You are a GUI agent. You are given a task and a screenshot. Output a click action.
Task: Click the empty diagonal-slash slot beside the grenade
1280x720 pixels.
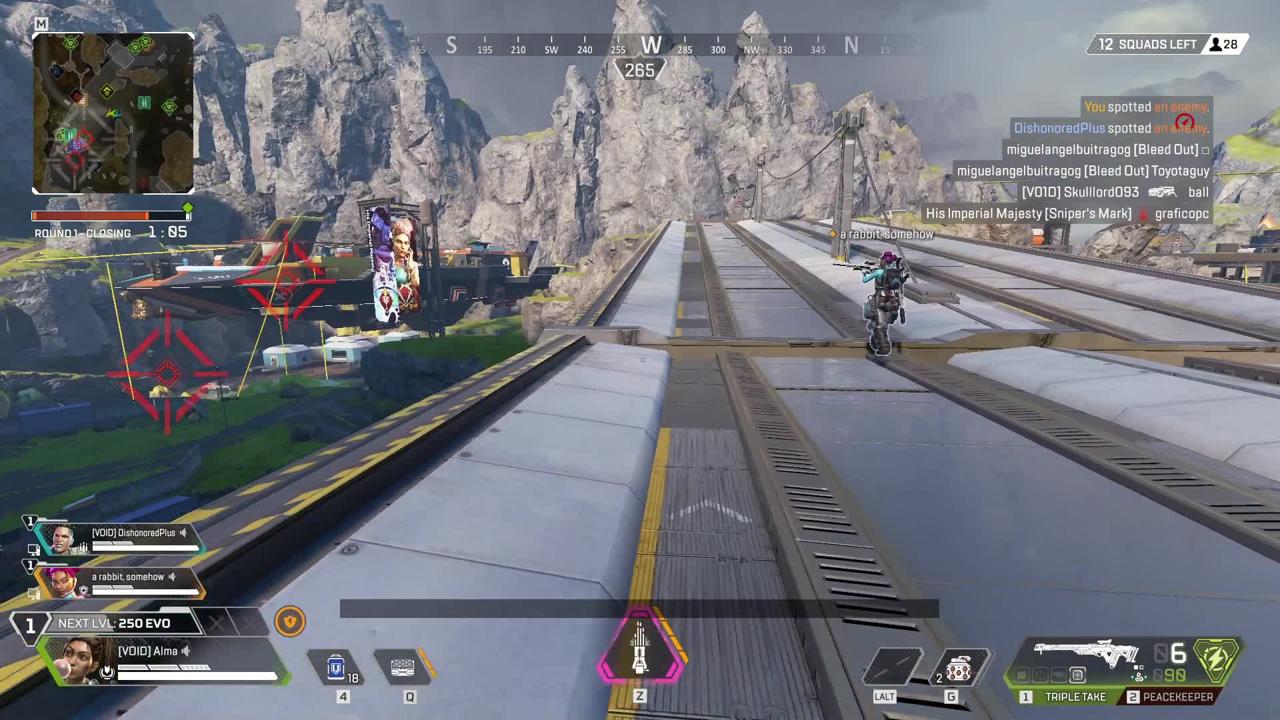[x=894, y=667]
